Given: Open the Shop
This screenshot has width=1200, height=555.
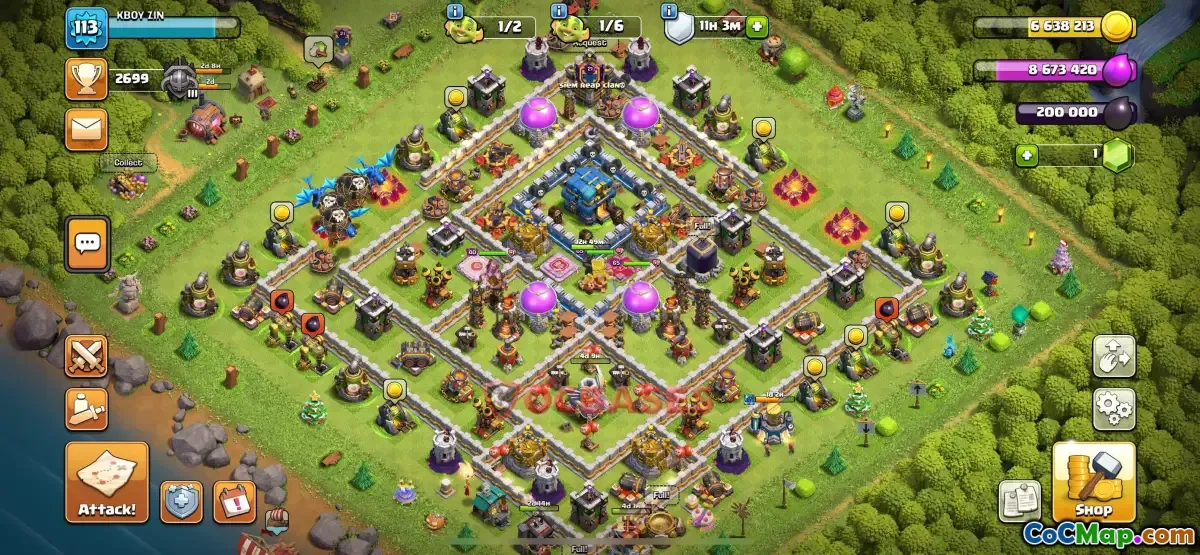Looking at the screenshot, I should (x=1093, y=483).
